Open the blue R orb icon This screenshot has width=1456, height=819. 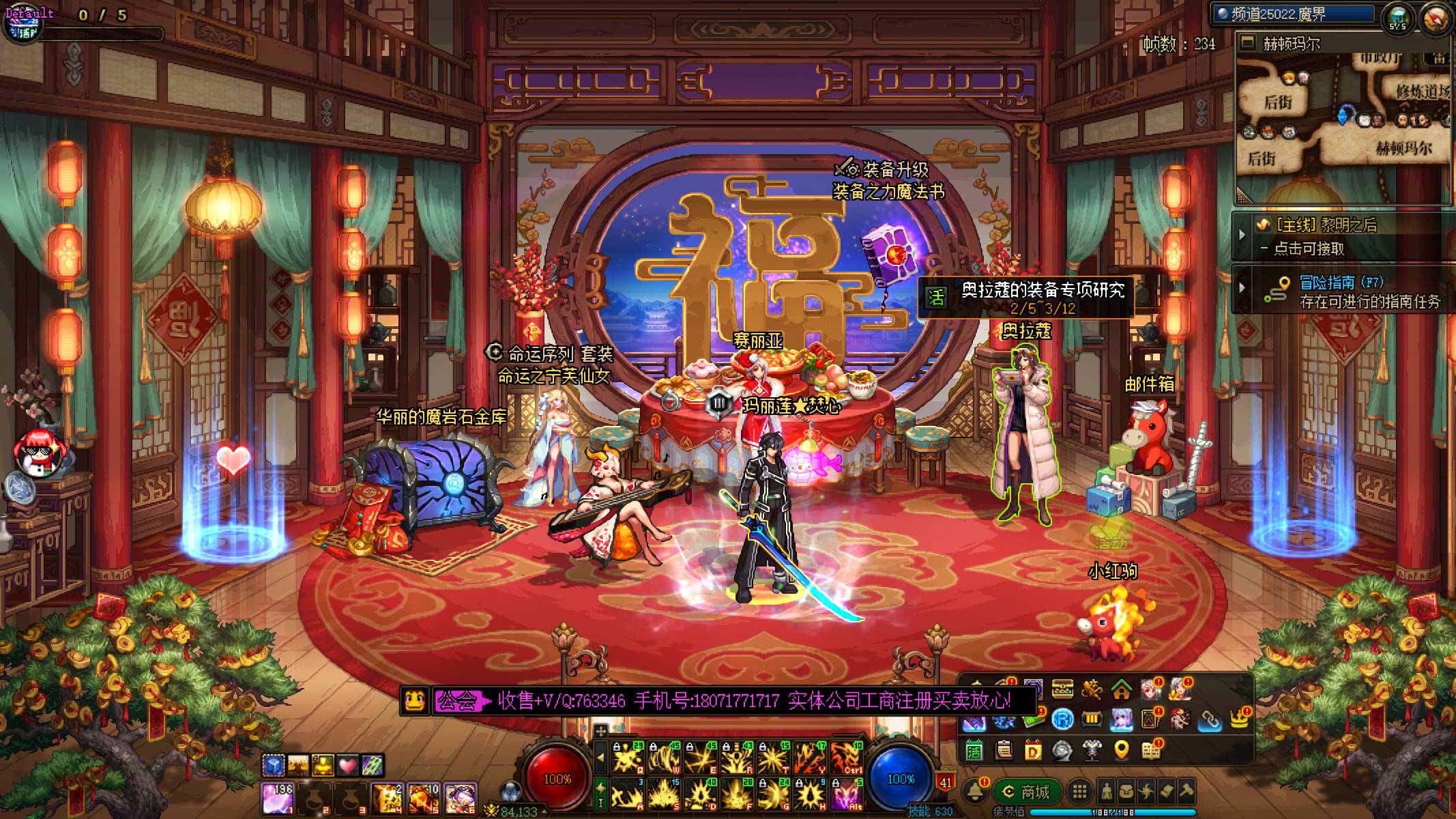pos(1062,719)
